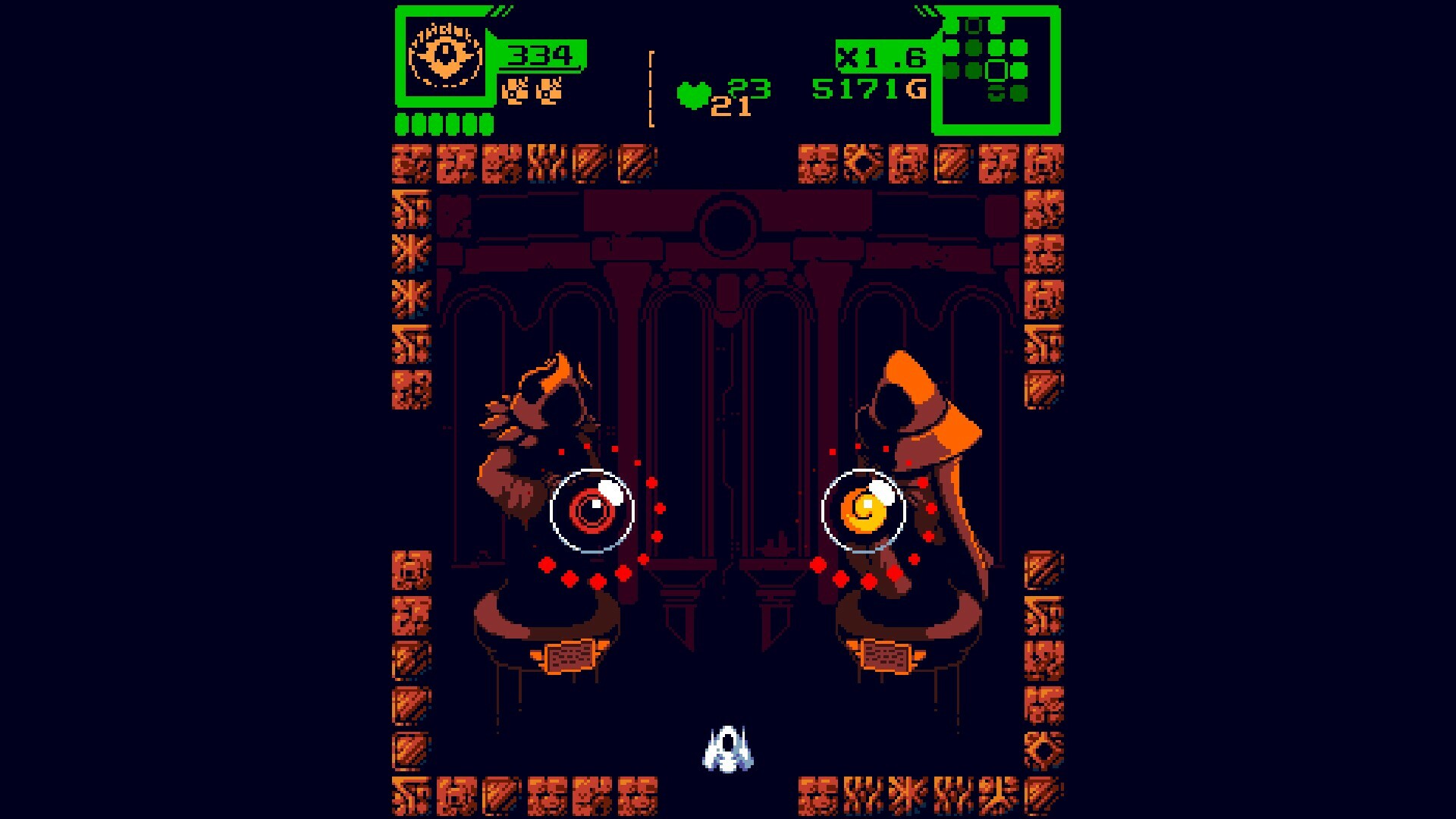
Task: Toggle the dark green dot in the grid's bottom row
Action: [1018, 93]
